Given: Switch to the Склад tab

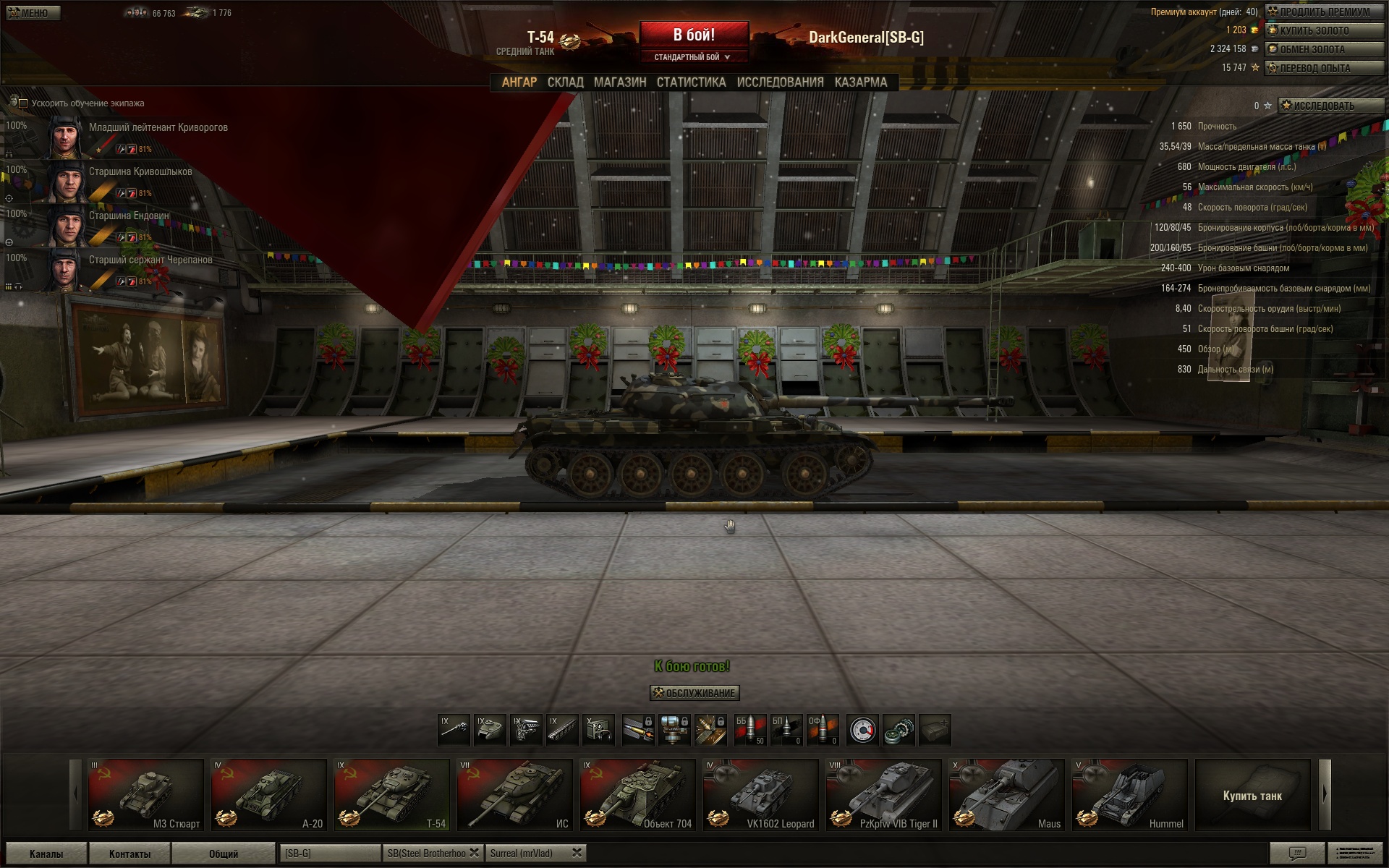Looking at the screenshot, I should pyautogui.click(x=565, y=82).
